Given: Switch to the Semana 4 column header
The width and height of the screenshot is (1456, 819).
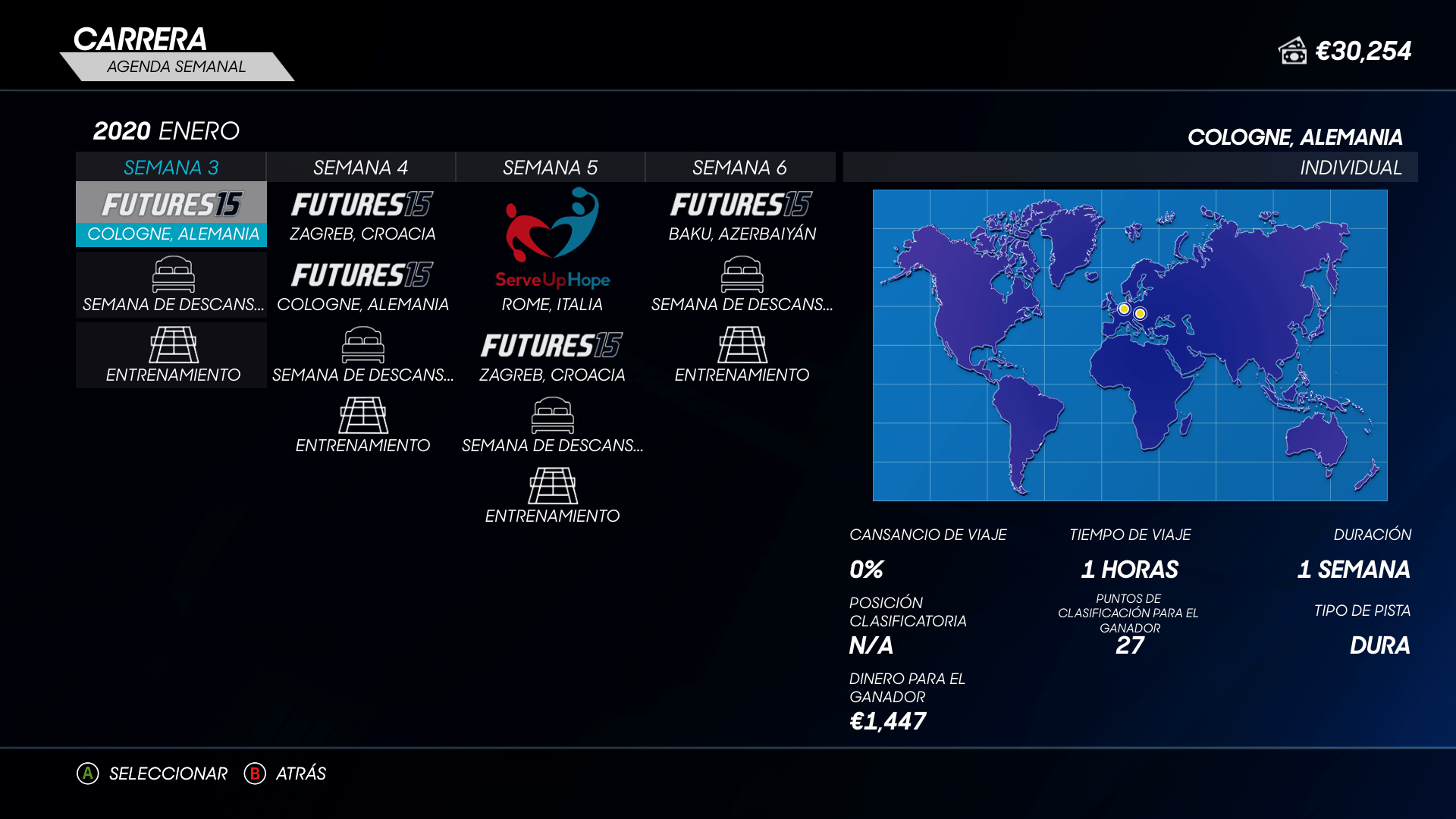Looking at the screenshot, I should [360, 168].
